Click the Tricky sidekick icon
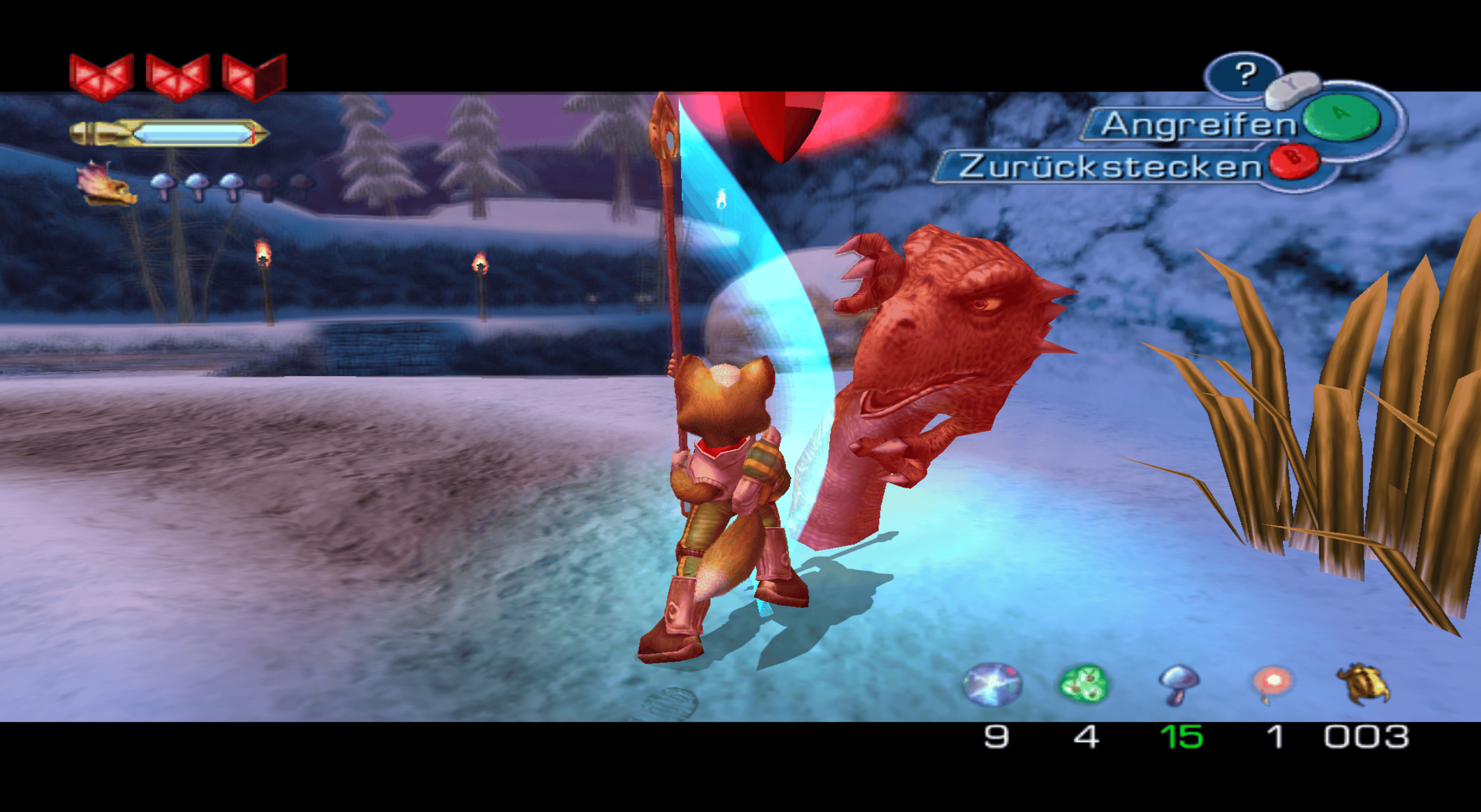The height and width of the screenshot is (812, 1481). coord(108,184)
